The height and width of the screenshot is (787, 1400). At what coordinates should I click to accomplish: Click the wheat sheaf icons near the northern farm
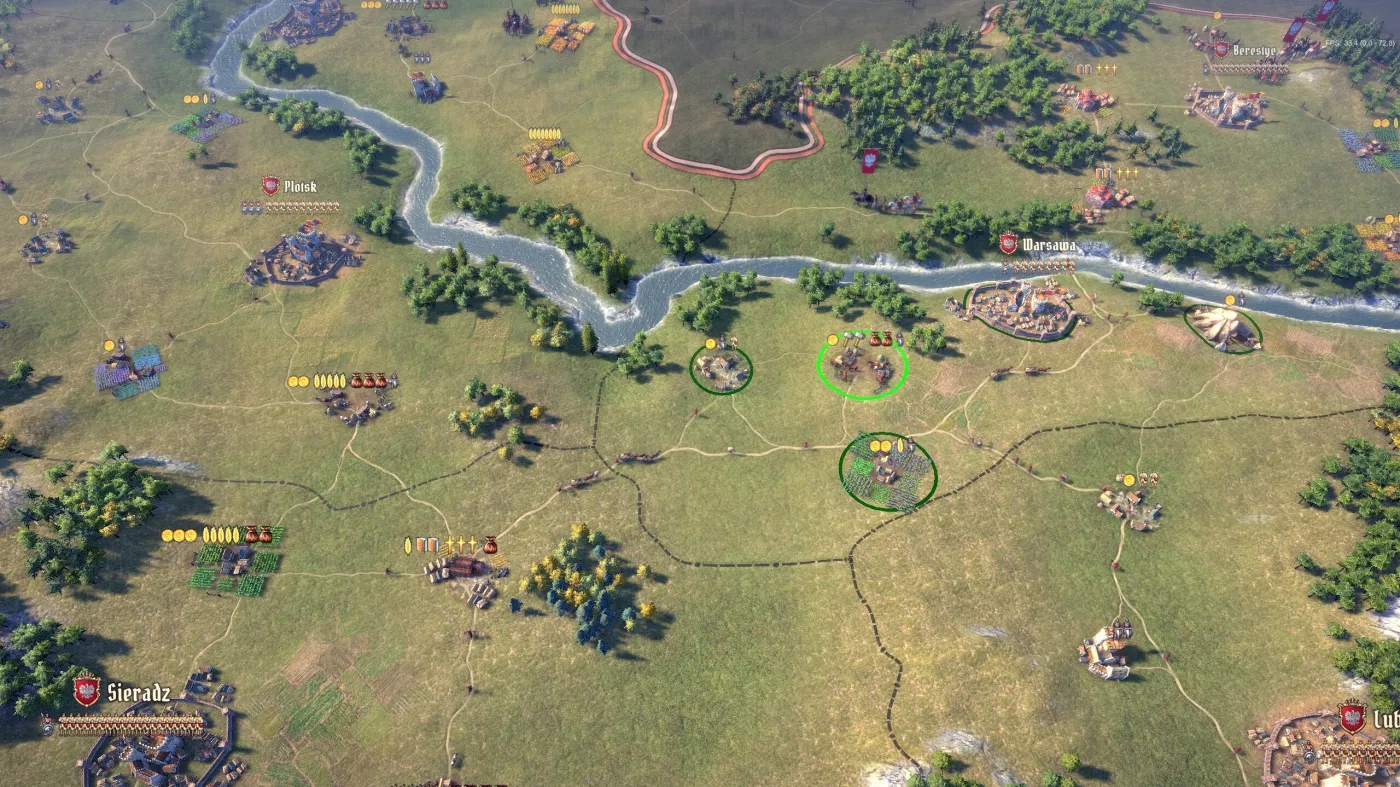pyautogui.click(x=543, y=133)
